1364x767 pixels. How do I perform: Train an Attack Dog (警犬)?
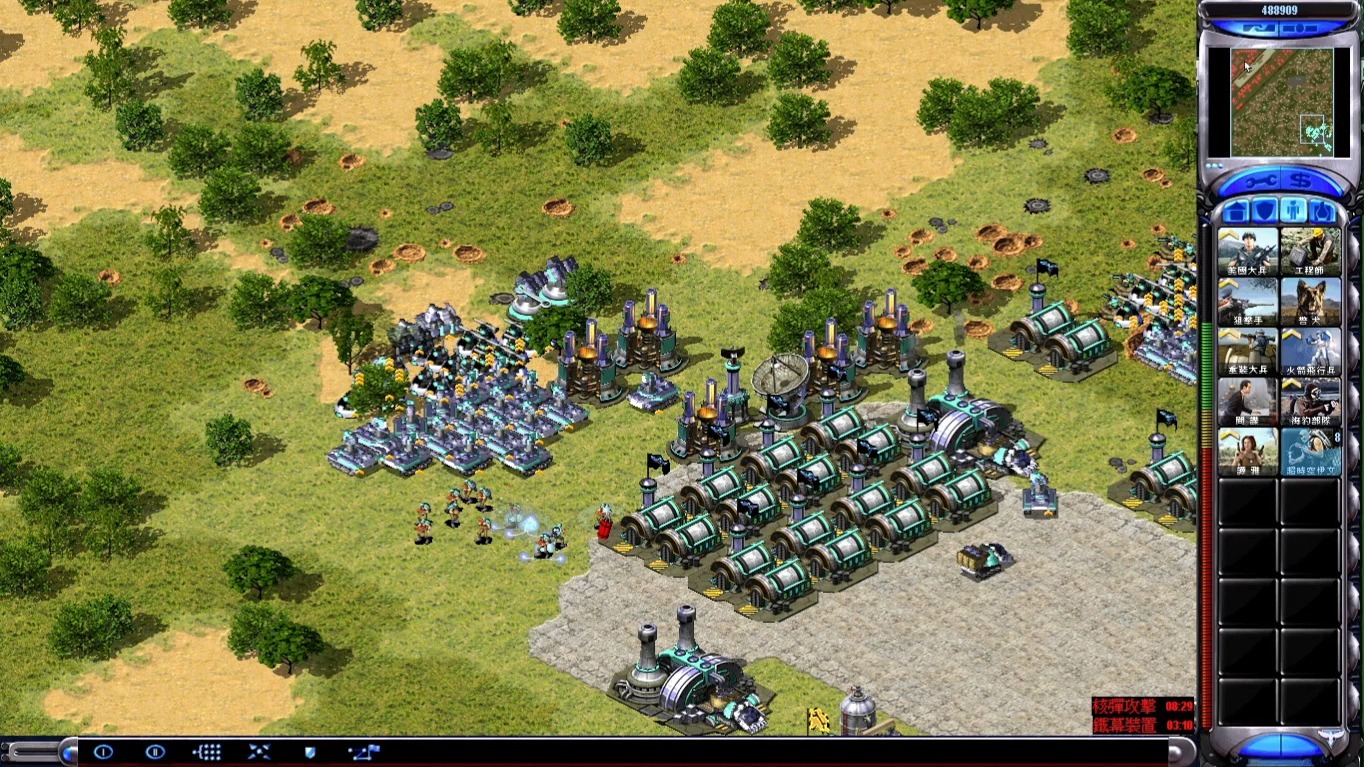click(1310, 301)
